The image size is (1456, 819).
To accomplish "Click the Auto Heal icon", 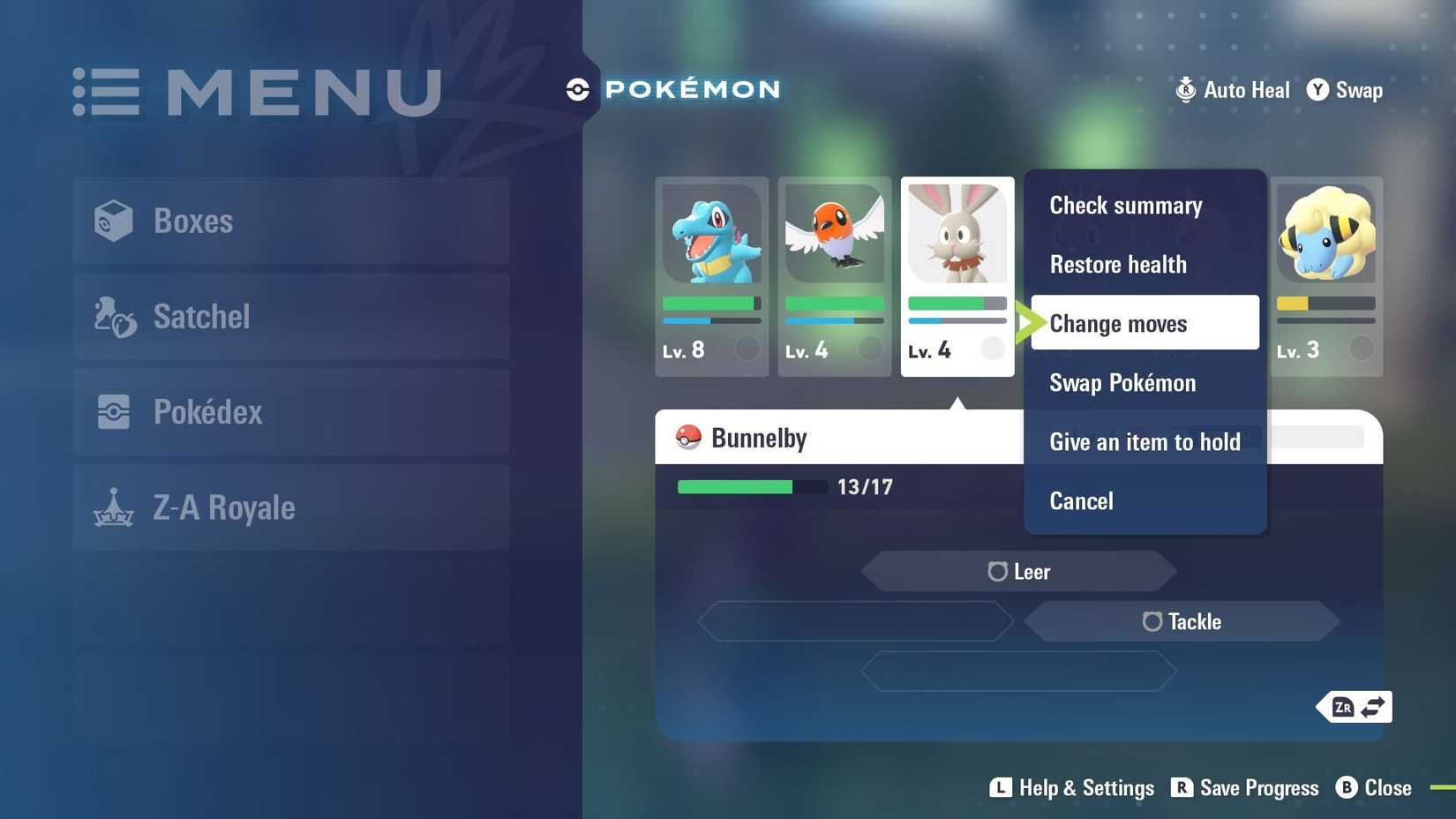I will [1185, 89].
